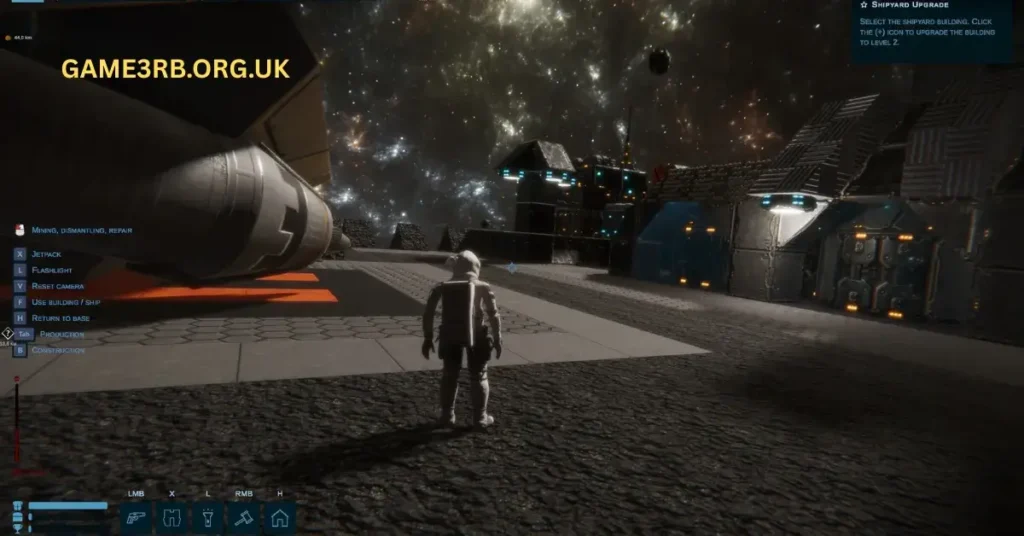Select the pistol weapon hotbar slot
Screen dimensions: 1024x536
(x=136, y=518)
